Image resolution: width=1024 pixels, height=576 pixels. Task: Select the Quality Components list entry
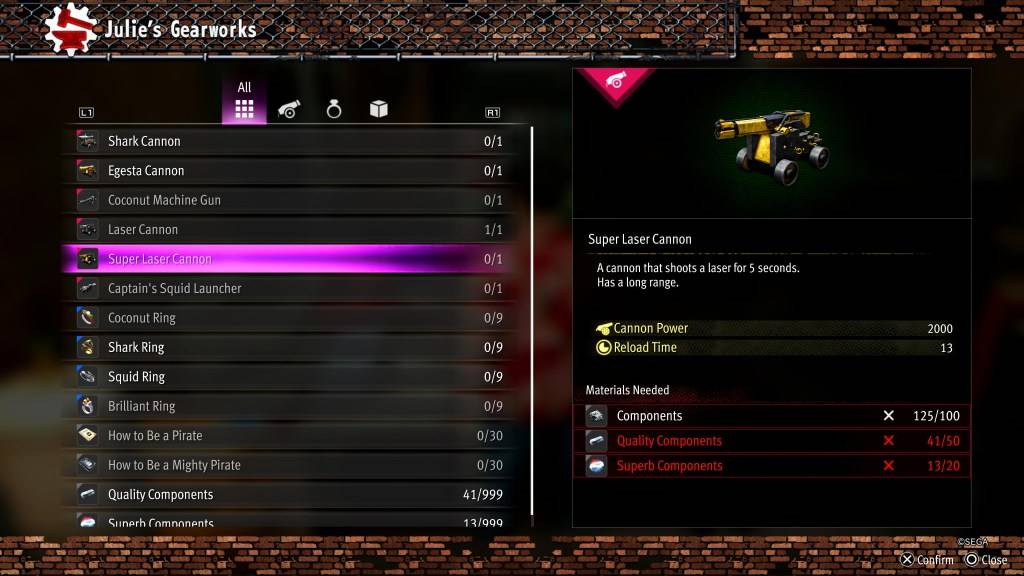tap(290, 494)
